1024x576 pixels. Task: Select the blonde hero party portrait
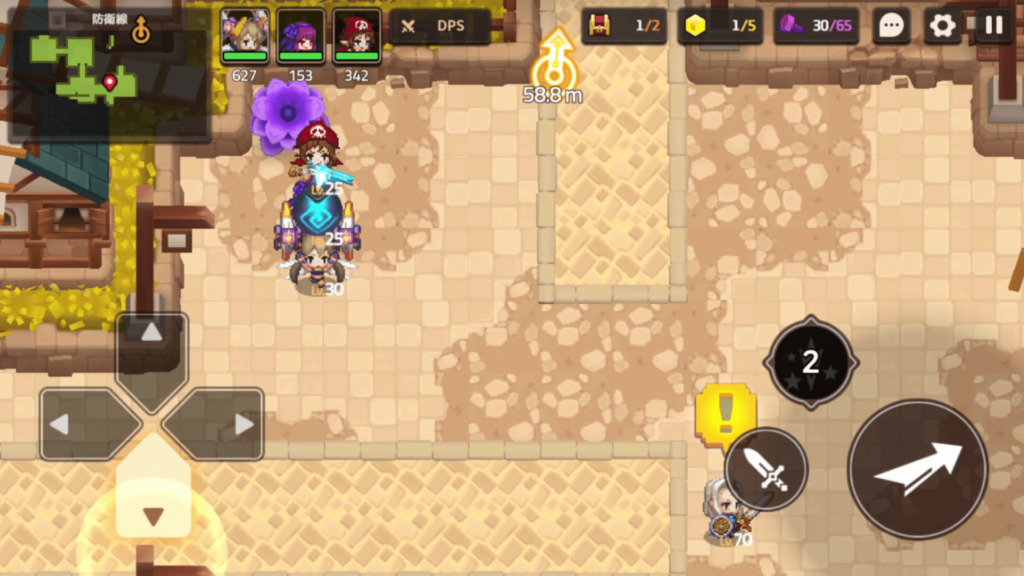(x=244, y=36)
